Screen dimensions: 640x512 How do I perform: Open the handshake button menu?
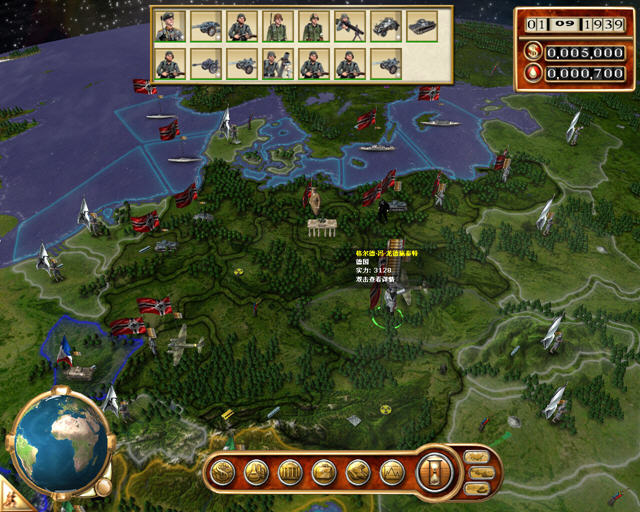358,471
